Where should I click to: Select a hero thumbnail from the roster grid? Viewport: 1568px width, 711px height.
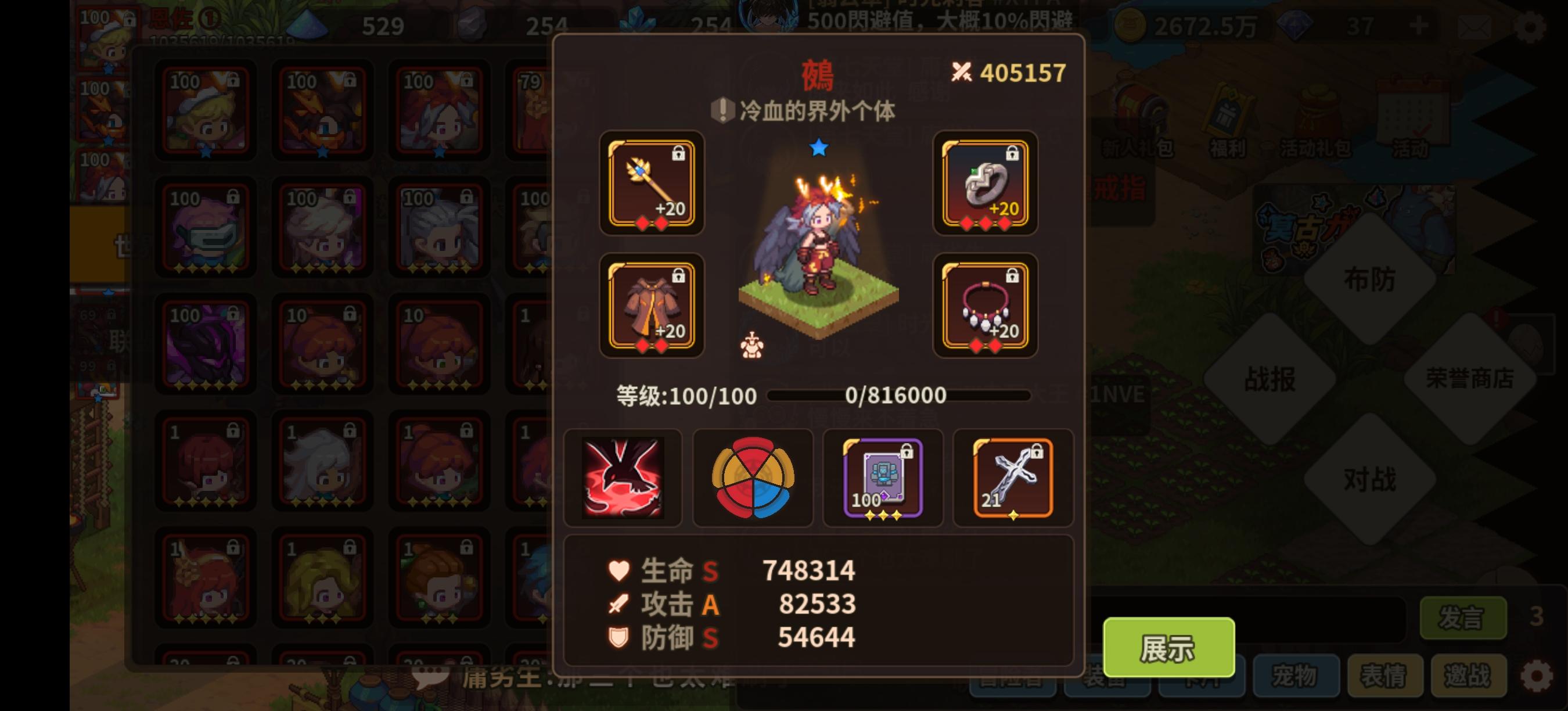204,112
